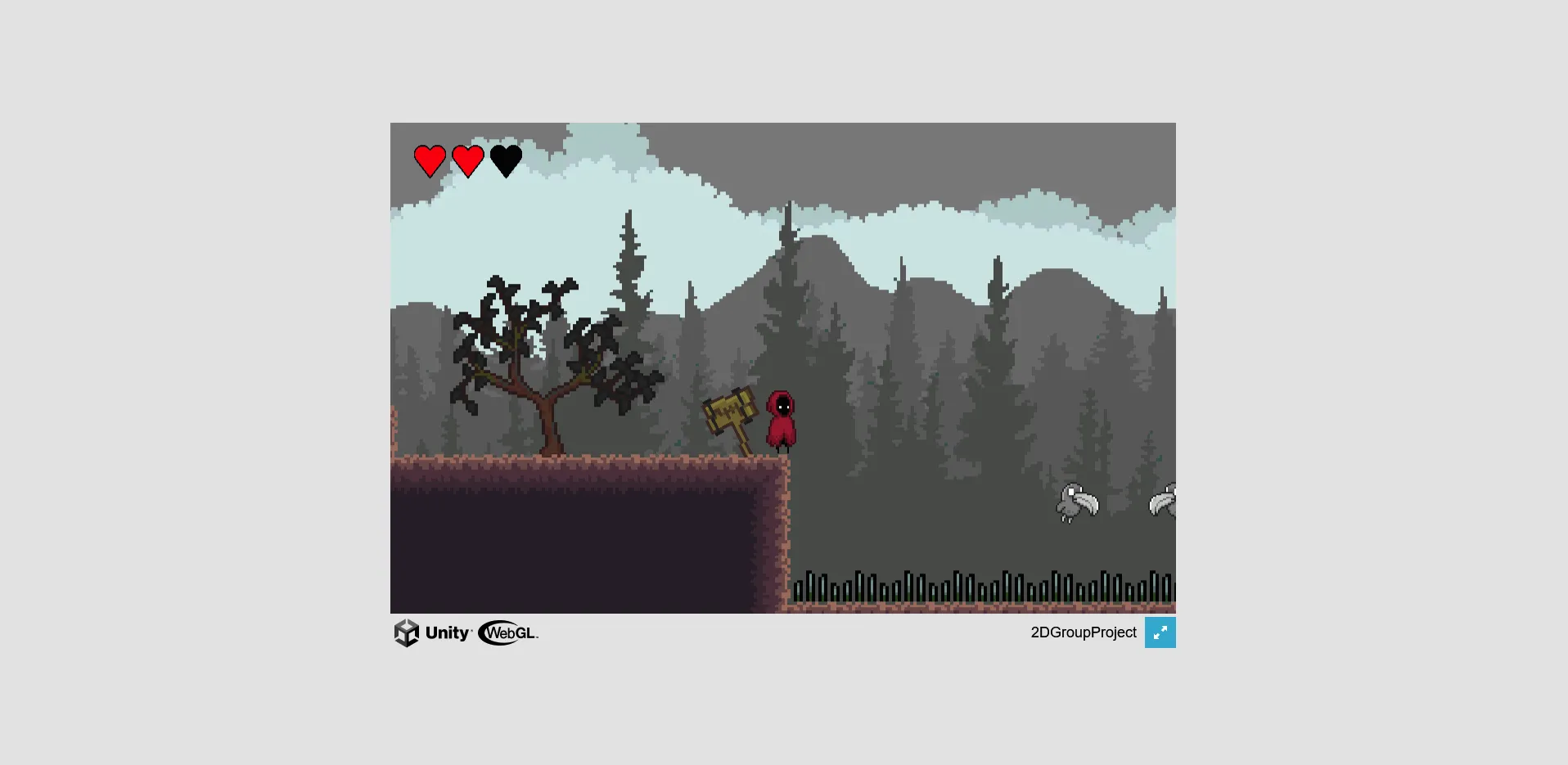Click the black depleted heart icon
The image size is (1568, 765).
pos(507,160)
